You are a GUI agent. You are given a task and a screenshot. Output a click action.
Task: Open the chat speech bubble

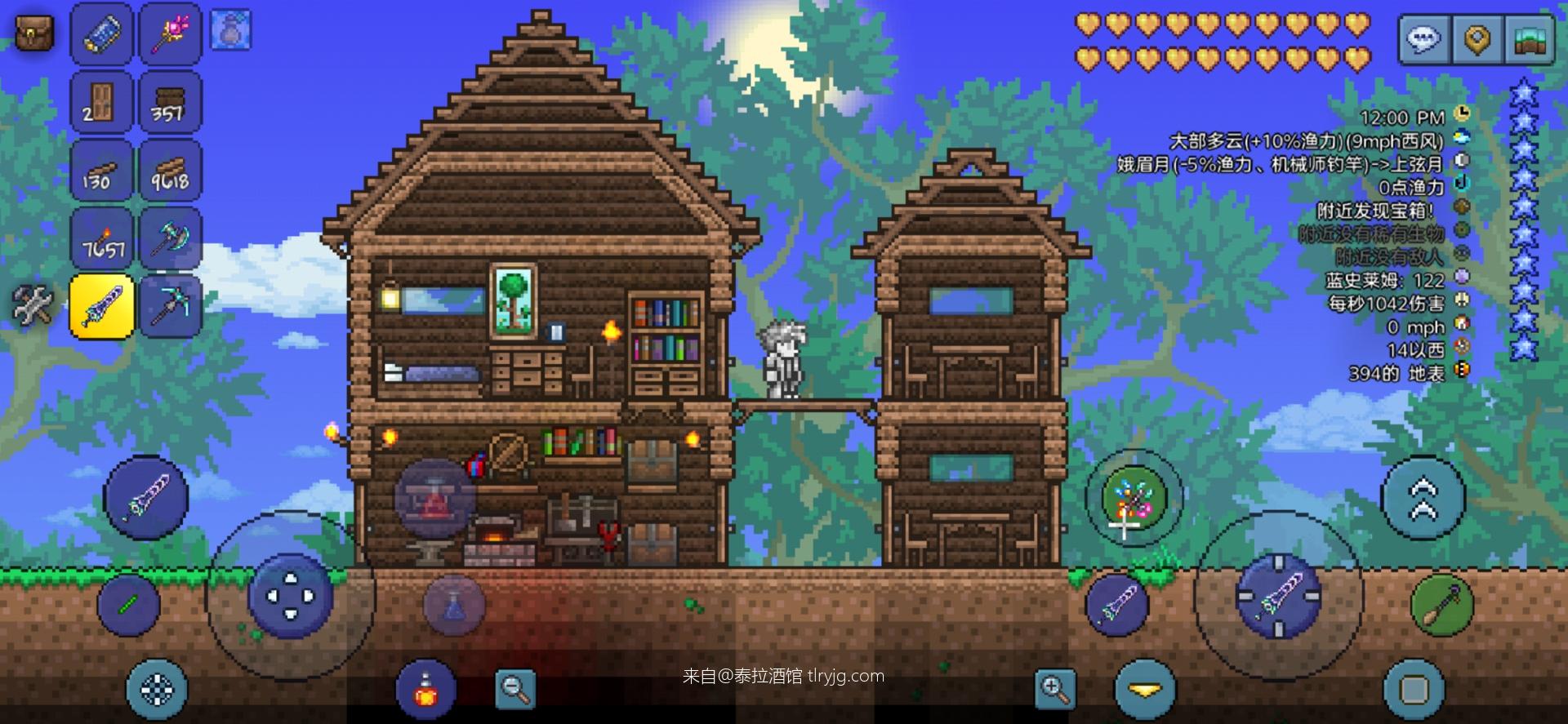[x=1425, y=38]
